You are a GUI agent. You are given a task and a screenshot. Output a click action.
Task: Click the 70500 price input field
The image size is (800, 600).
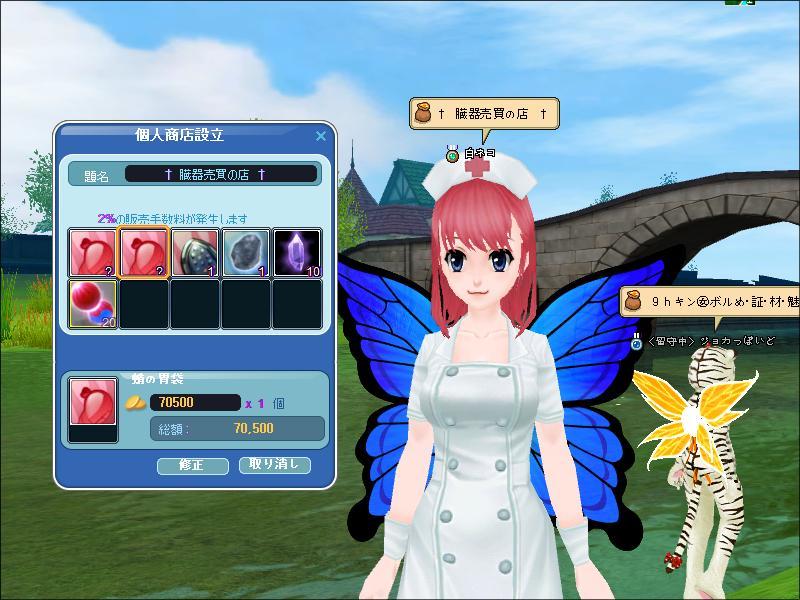click(195, 403)
